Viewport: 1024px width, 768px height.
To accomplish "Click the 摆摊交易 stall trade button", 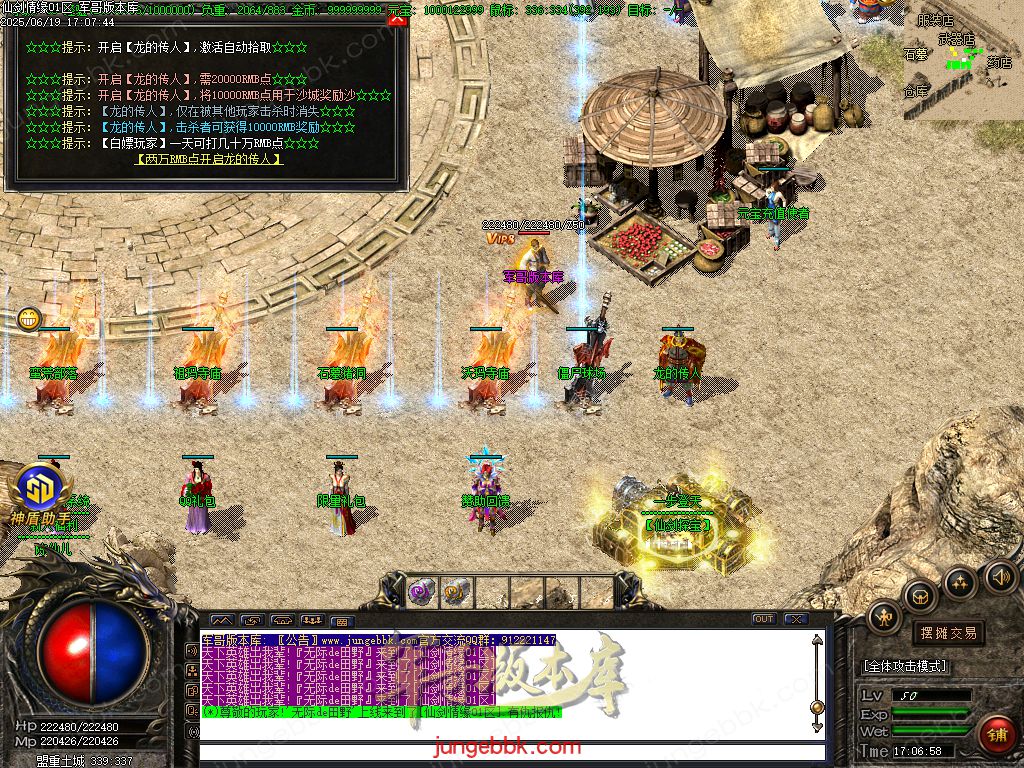I will (948, 633).
